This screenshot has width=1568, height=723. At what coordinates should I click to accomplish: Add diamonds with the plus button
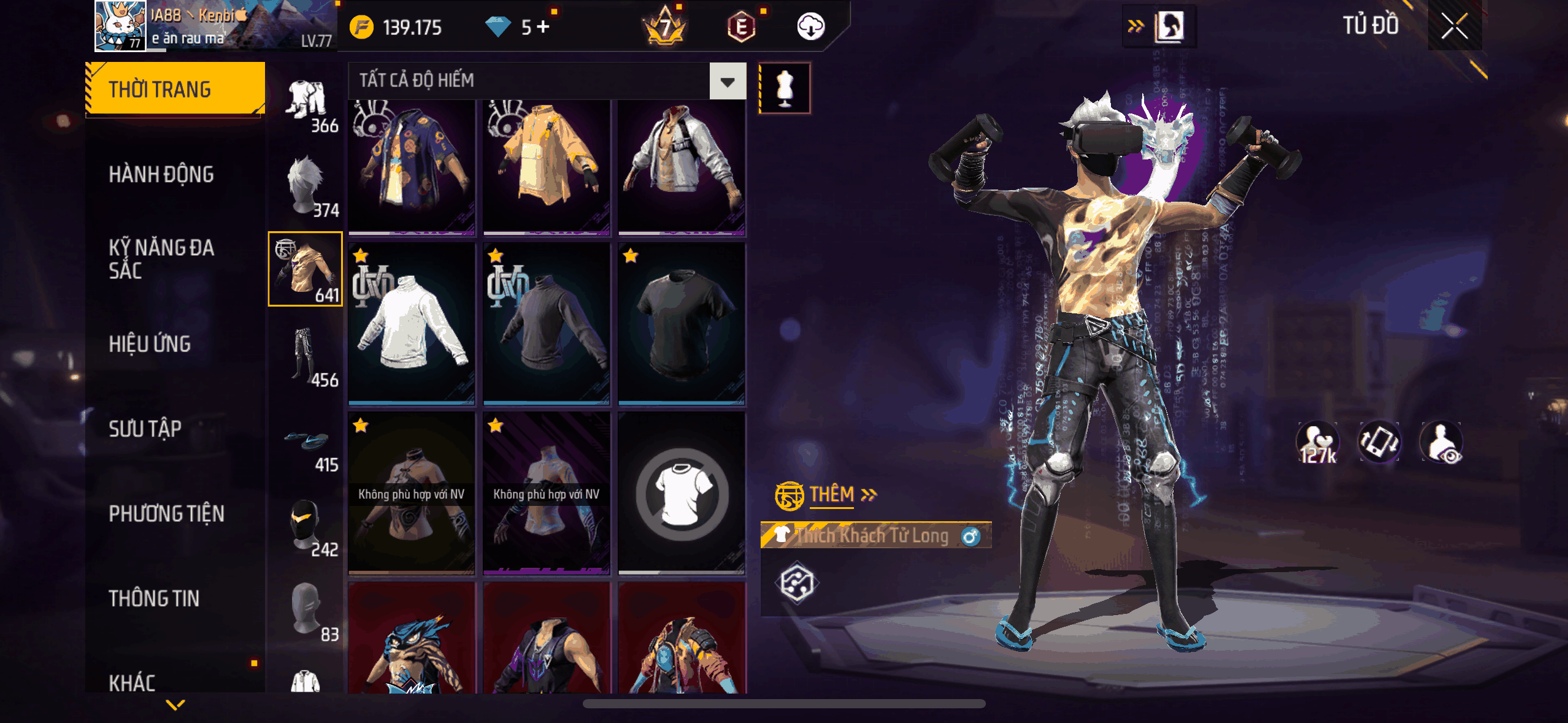click(x=544, y=26)
